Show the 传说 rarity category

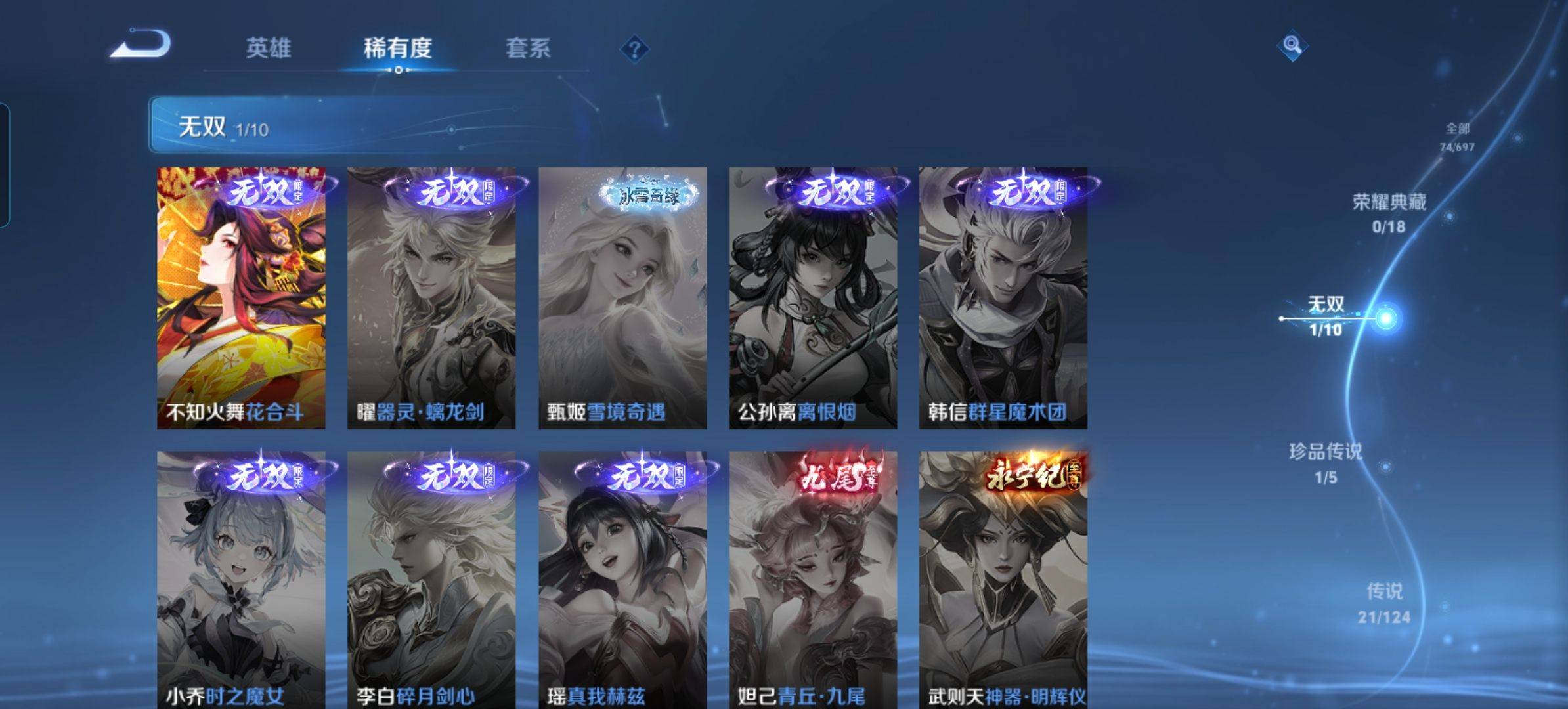pos(1384,603)
